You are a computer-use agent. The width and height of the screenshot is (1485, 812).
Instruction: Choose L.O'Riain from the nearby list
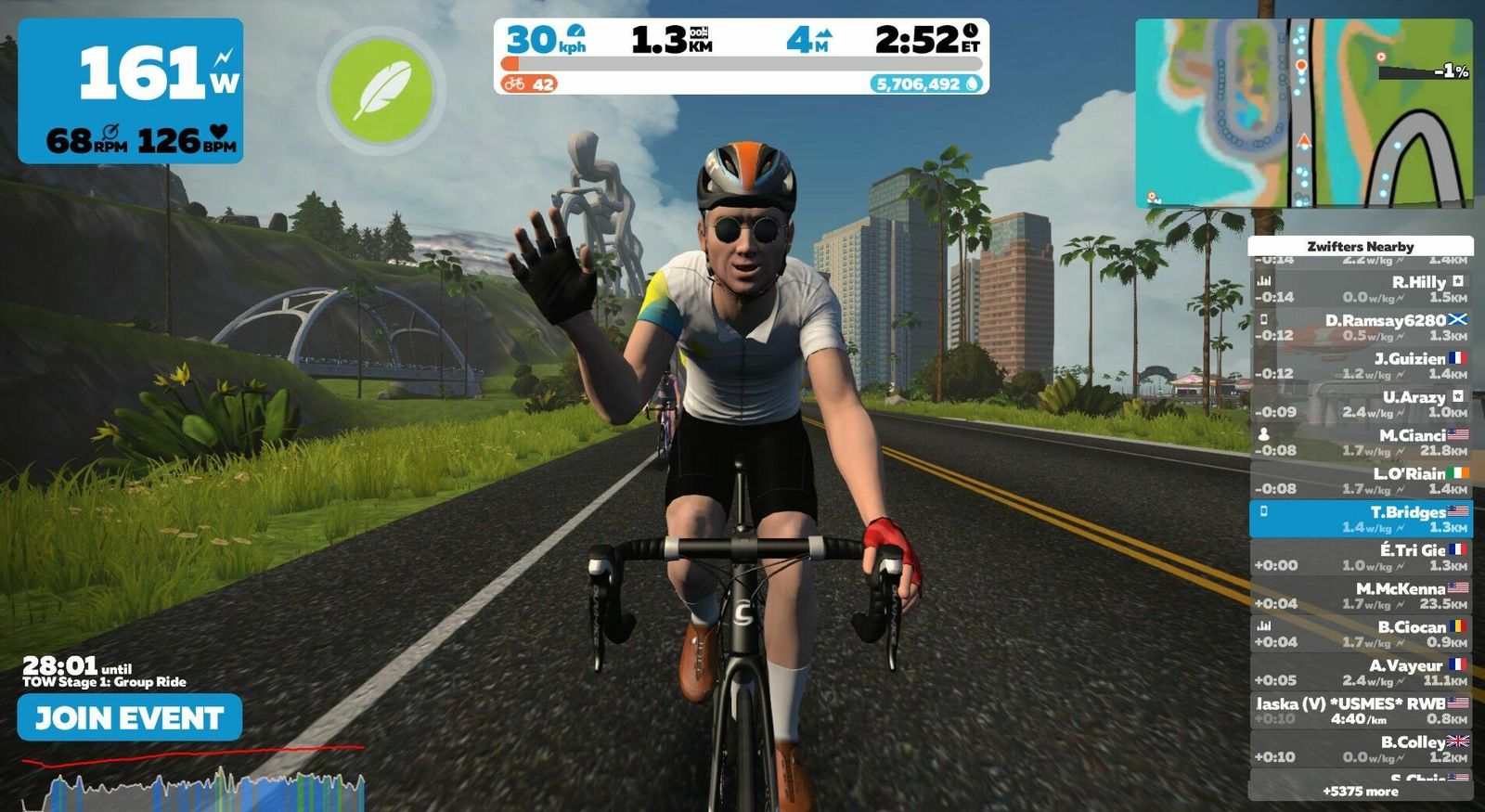(x=1361, y=481)
